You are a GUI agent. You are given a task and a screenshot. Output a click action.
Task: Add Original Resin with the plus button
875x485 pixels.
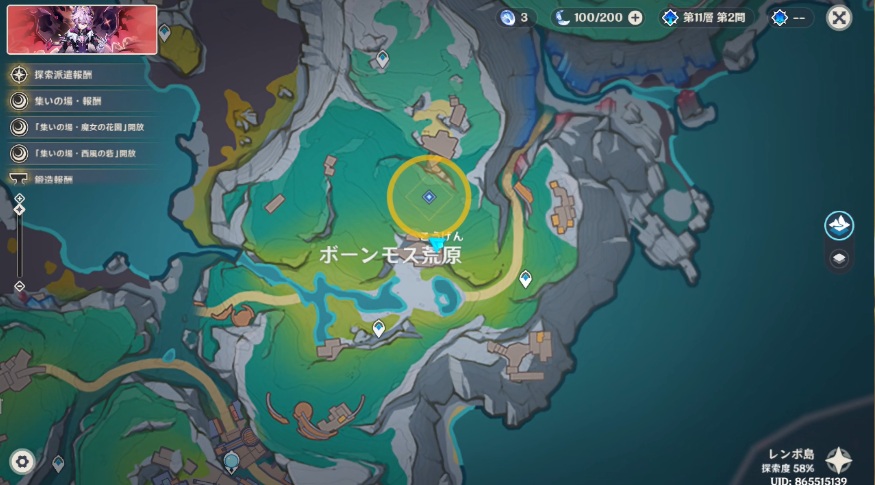point(635,18)
